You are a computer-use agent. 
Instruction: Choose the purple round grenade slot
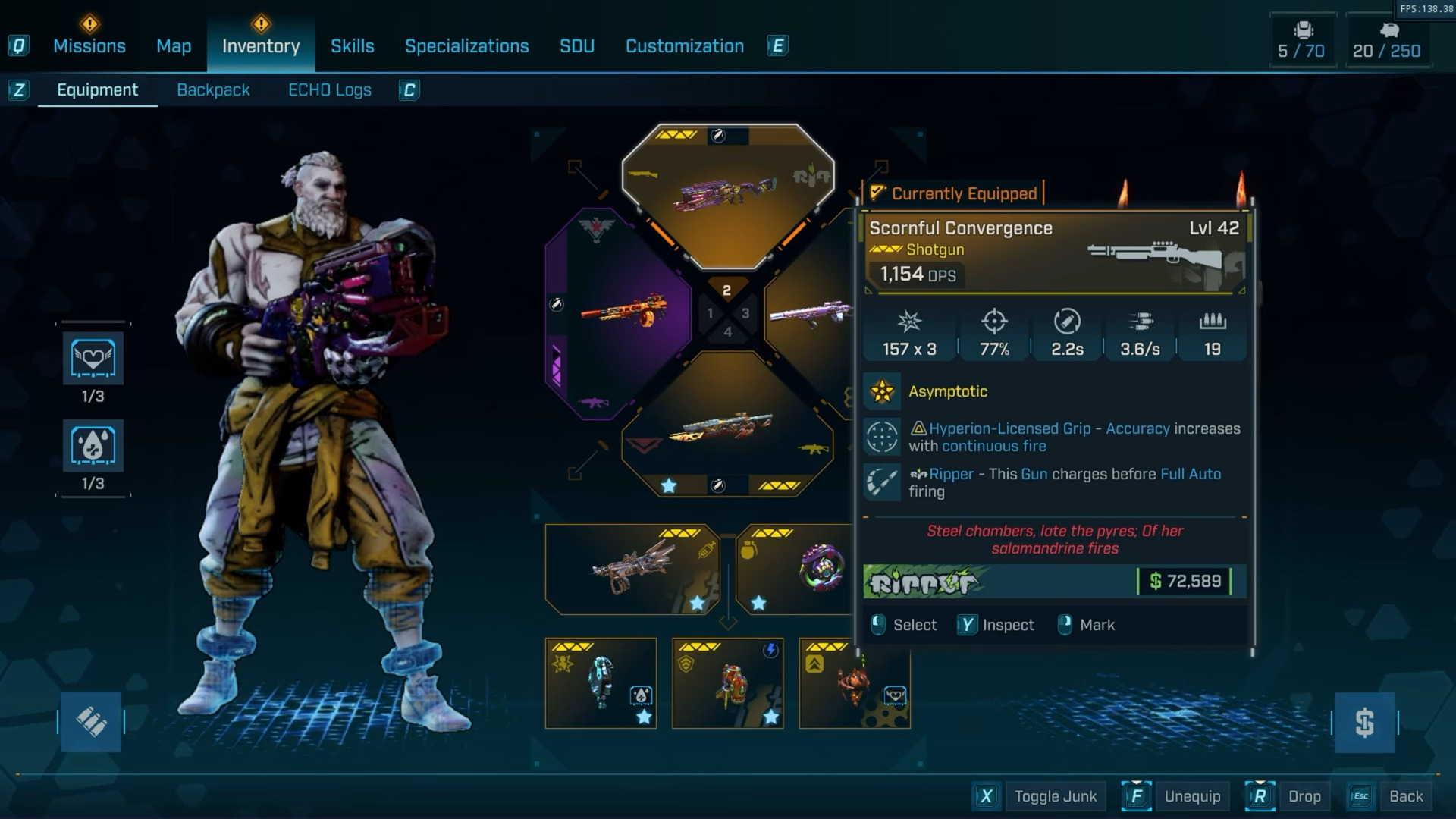796,570
